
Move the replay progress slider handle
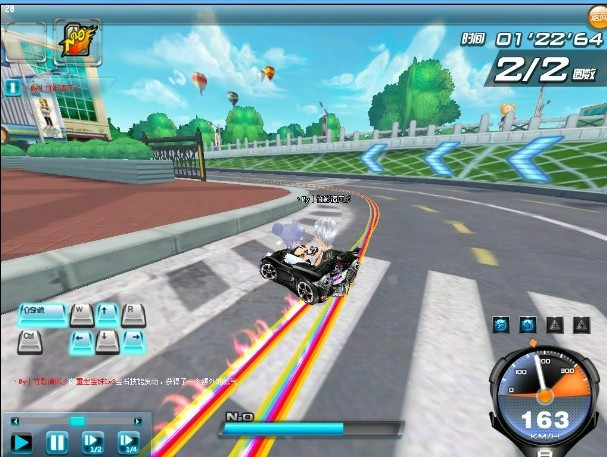point(77,421)
